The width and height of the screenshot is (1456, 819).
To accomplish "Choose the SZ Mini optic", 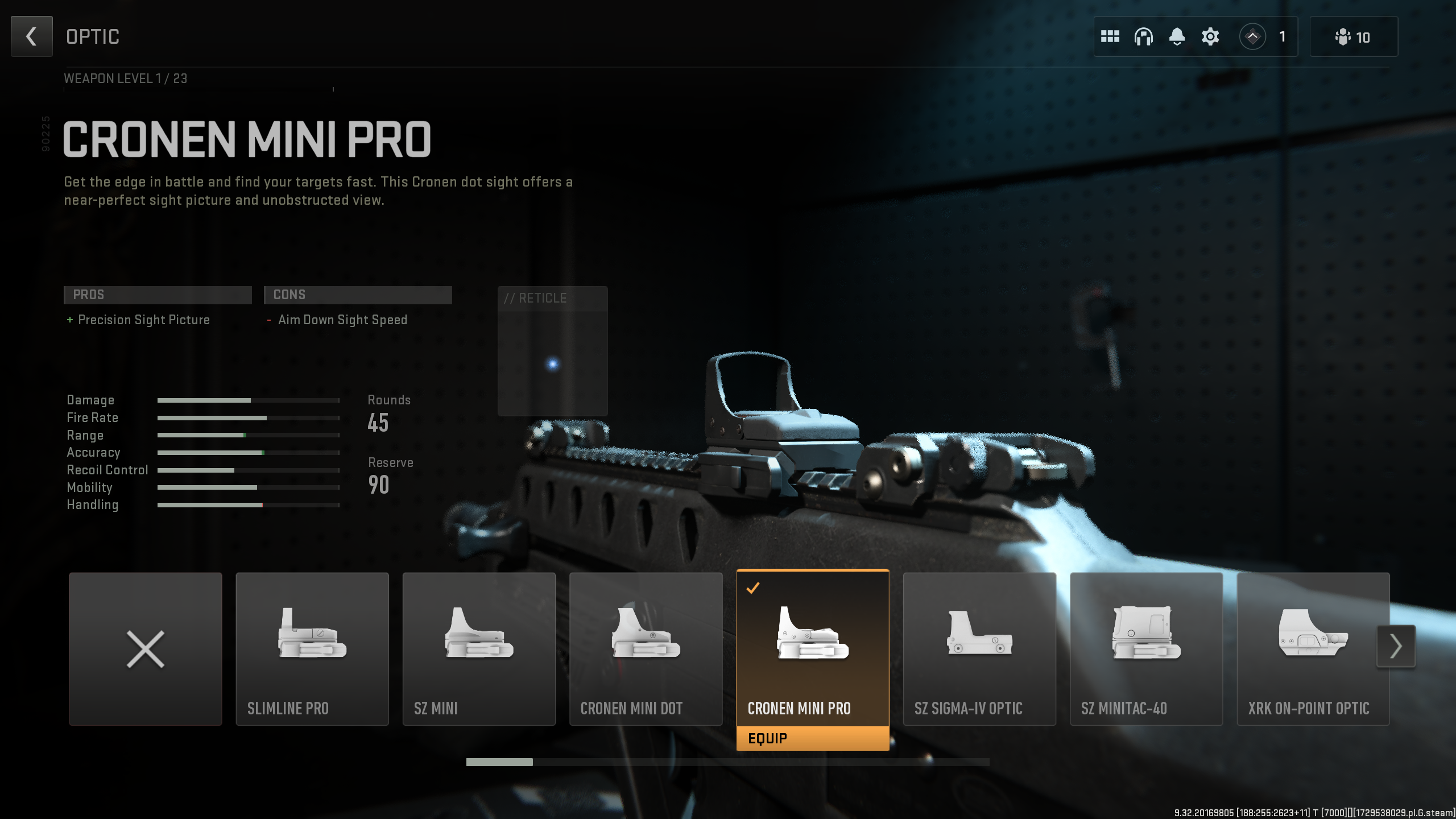I will tap(479, 648).
